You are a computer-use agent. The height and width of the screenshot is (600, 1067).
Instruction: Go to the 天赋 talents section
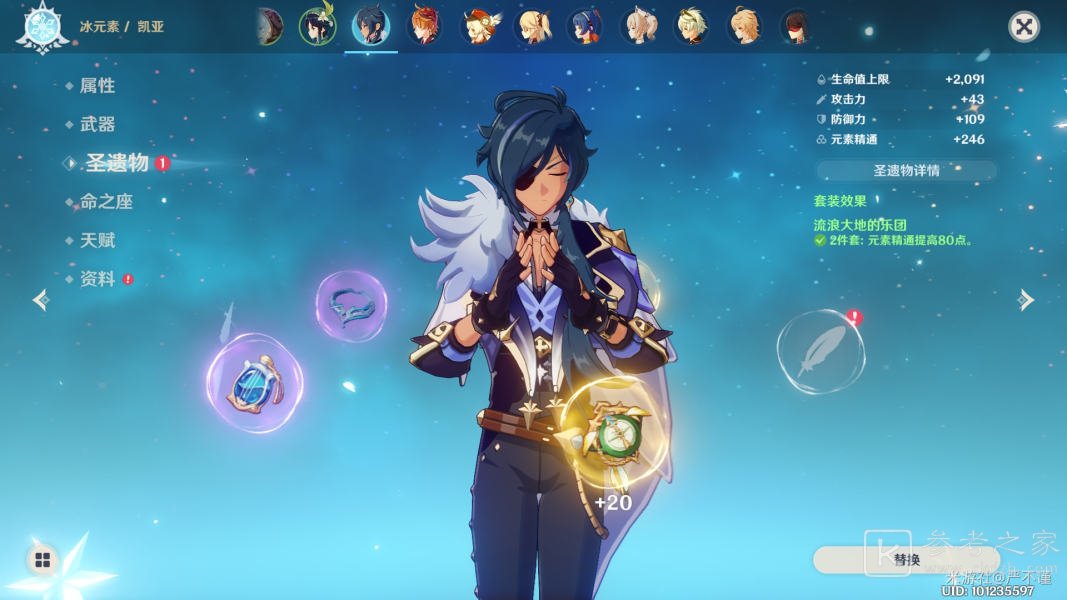97,241
